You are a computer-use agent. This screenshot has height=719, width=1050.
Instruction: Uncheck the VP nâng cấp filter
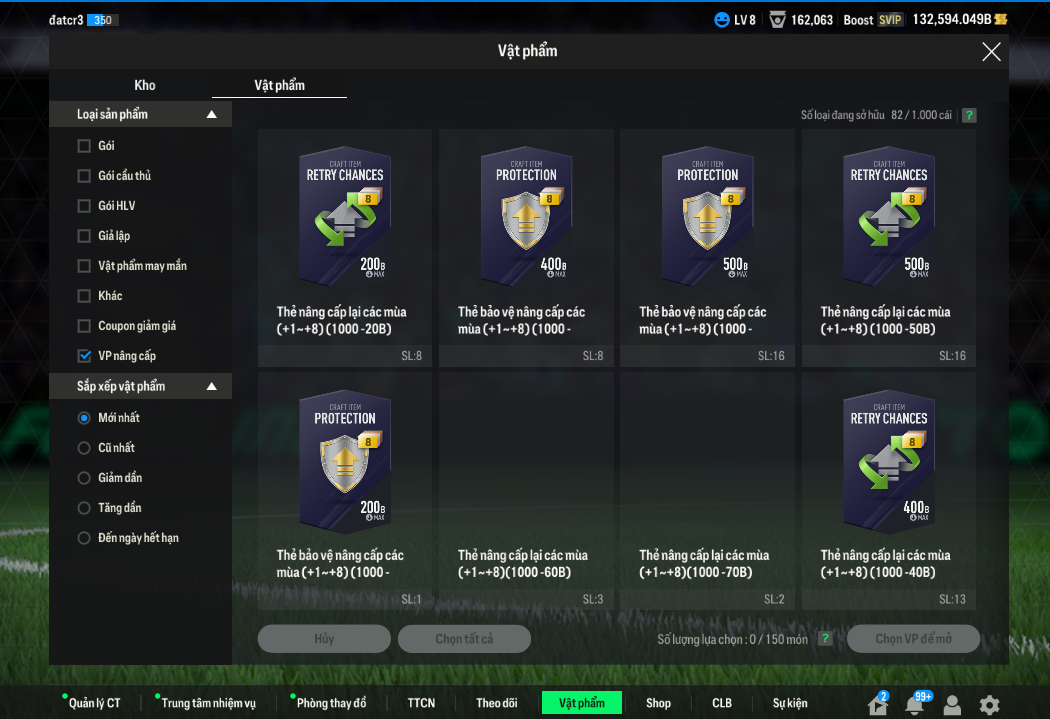tap(84, 356)
